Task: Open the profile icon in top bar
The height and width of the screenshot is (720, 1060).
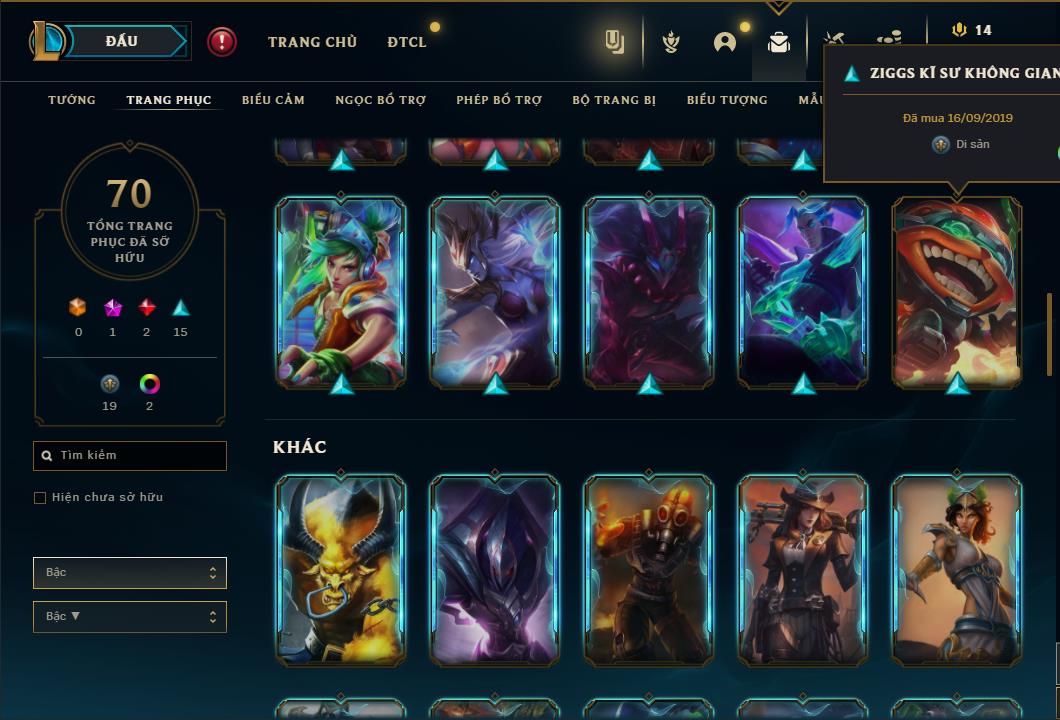Action: click(725, 42)
